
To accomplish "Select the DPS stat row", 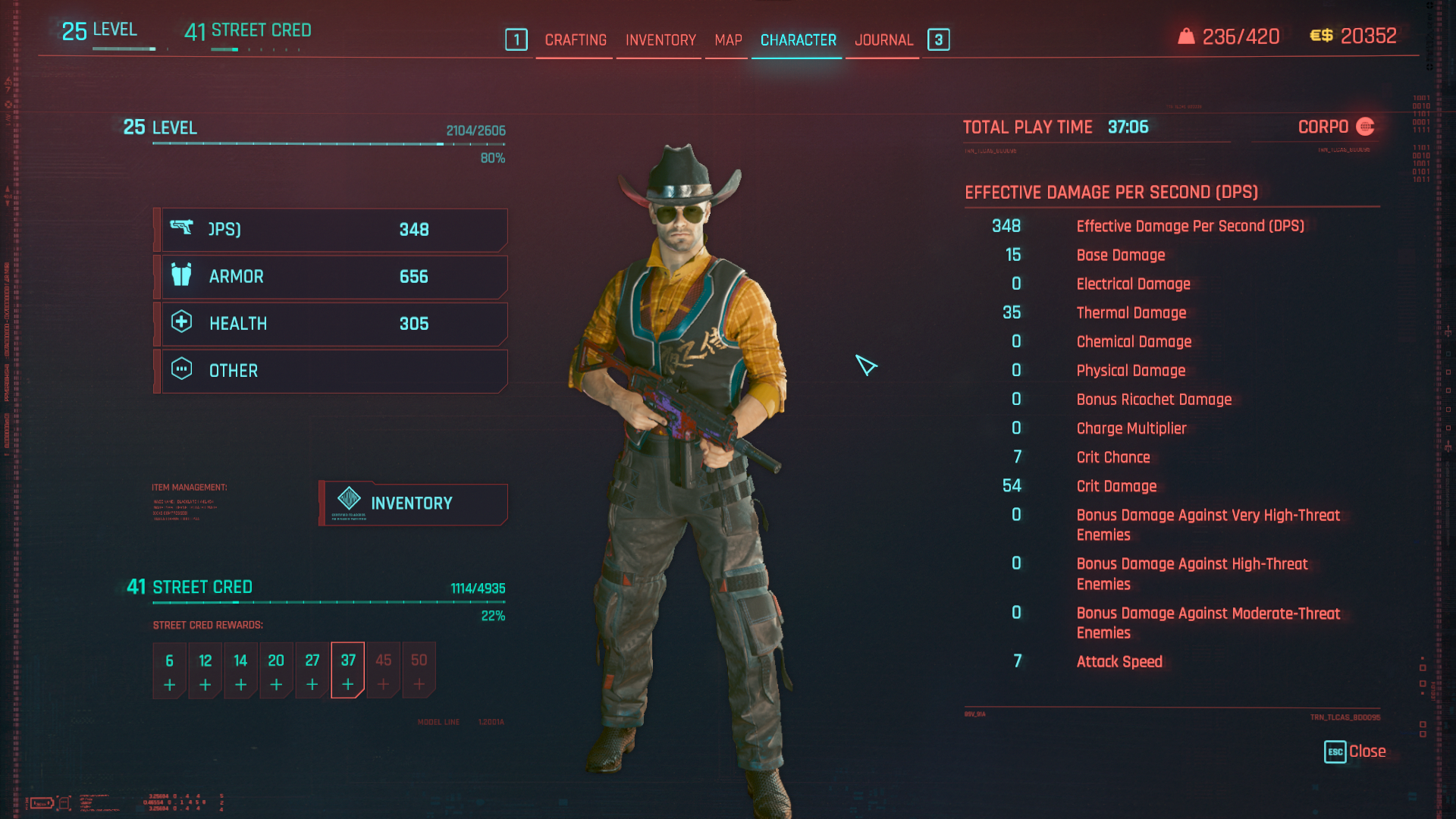I will coord(332,230).
